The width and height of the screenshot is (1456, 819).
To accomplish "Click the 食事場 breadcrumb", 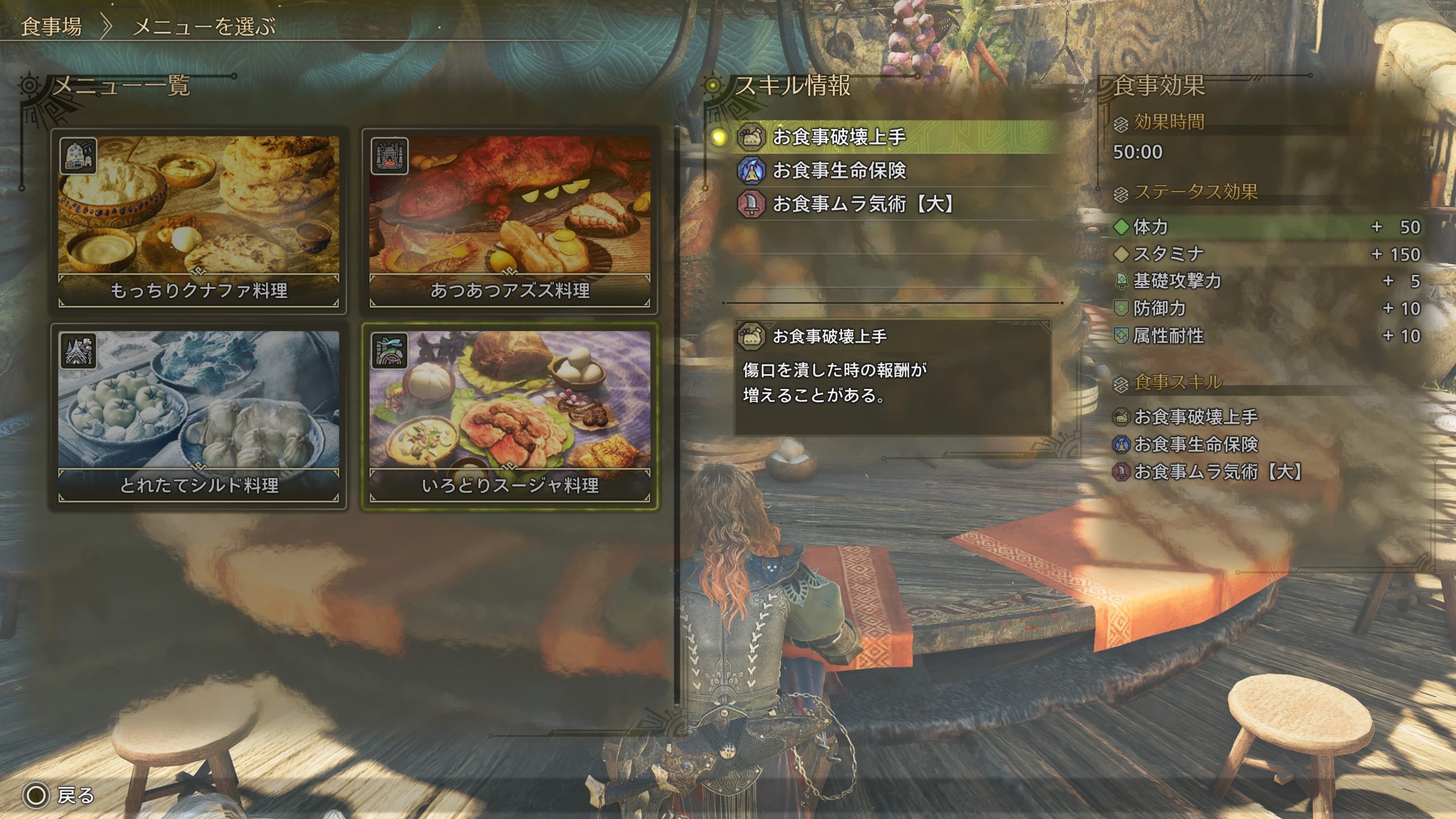I will (51, 27).
